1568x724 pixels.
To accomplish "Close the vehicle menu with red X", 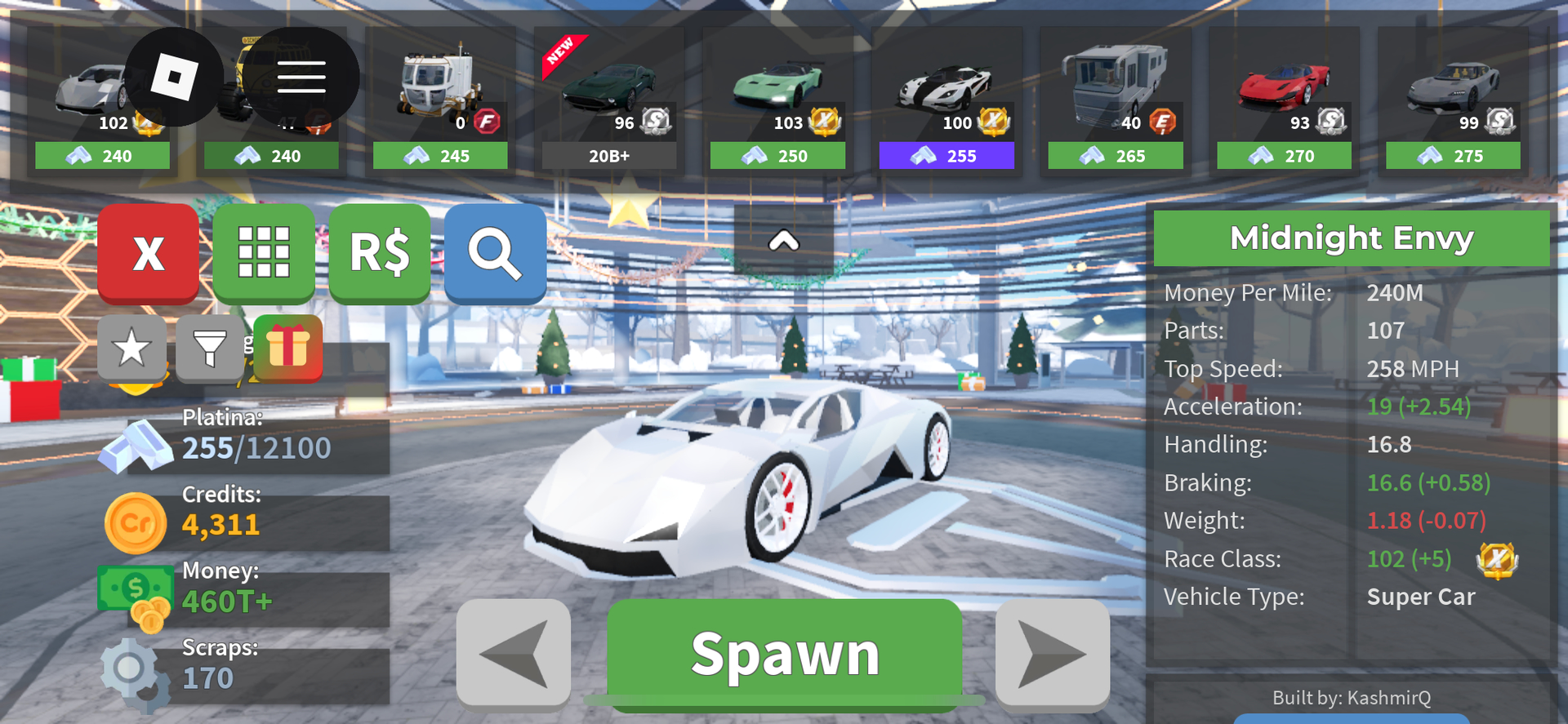I will tap(148, 253).
